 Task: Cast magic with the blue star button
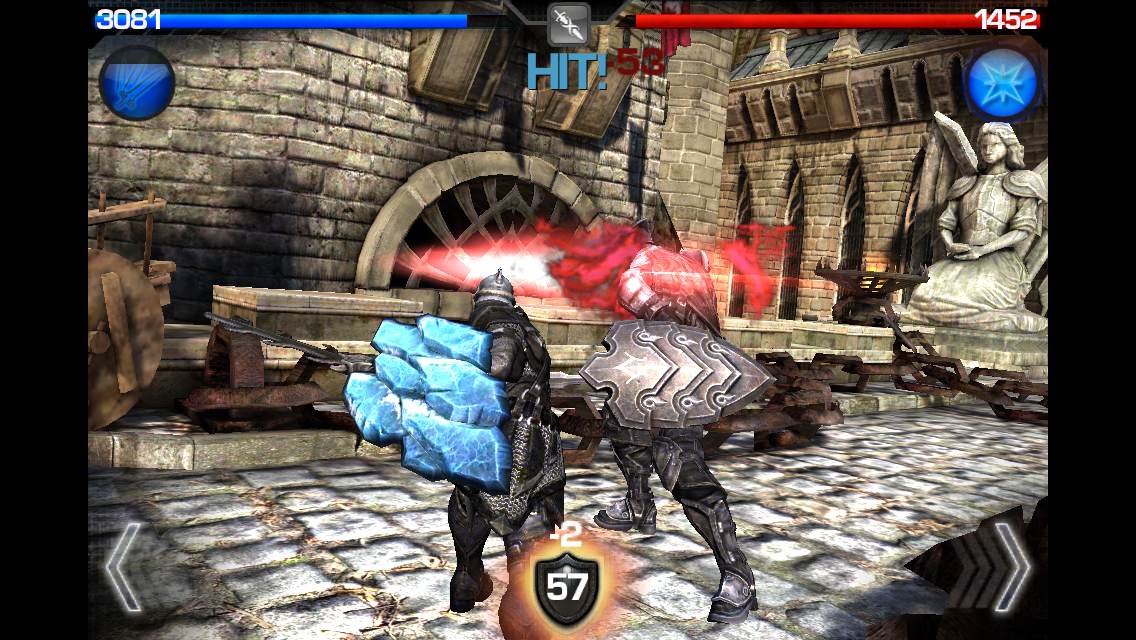coord(1000,83)
